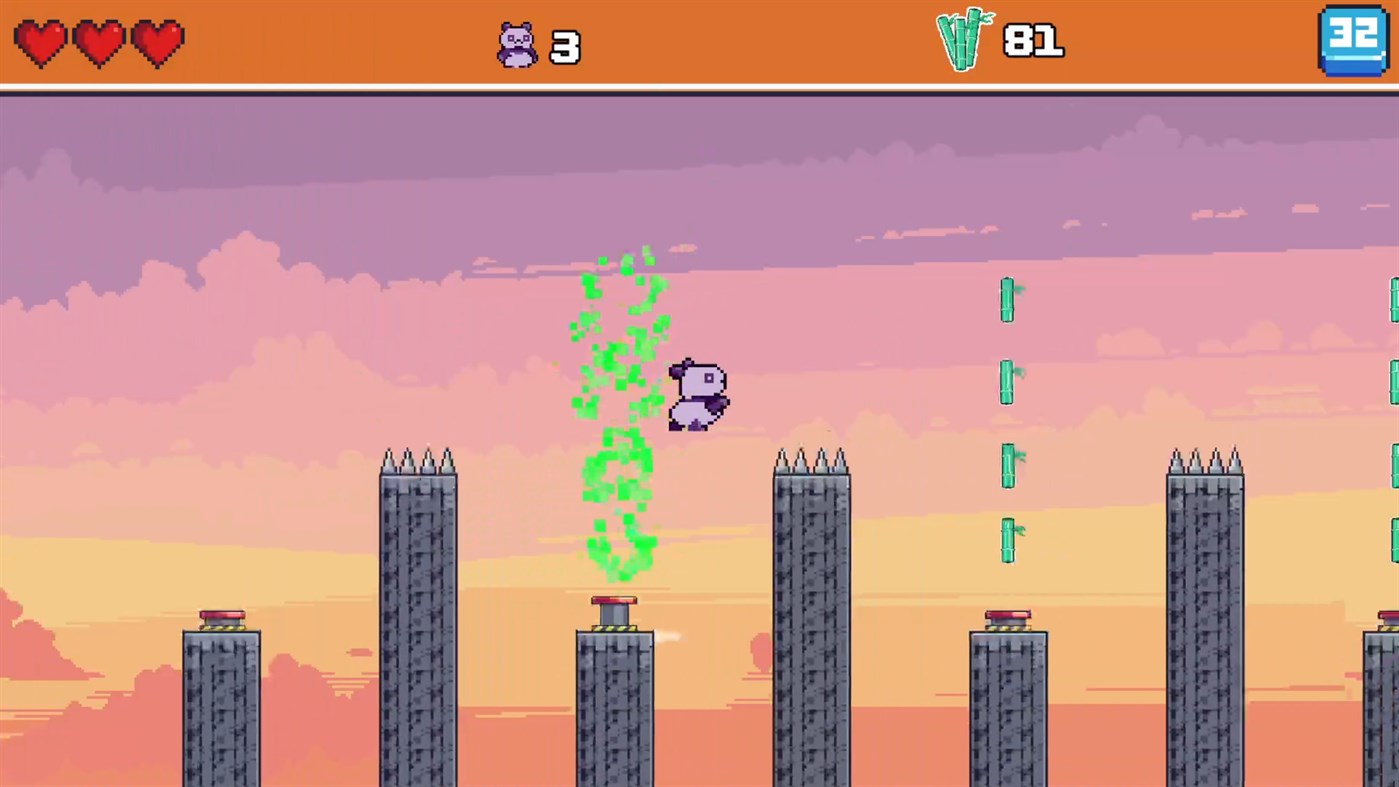The width and height of the screenshot is (1399, 787).
Task: Click the panda icon in the HUD
Action: (516, 44)
